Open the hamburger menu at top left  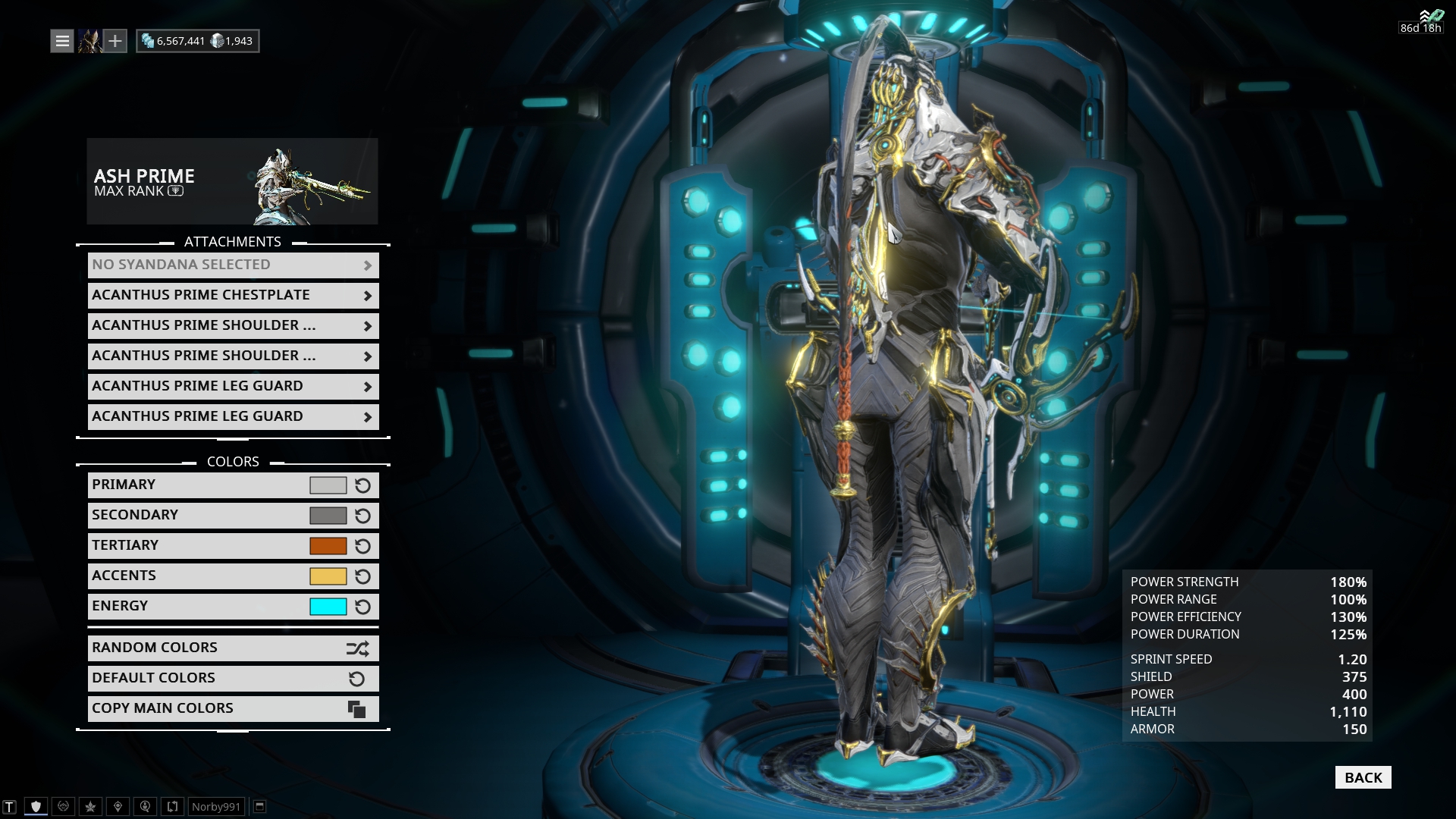[61, 40]
